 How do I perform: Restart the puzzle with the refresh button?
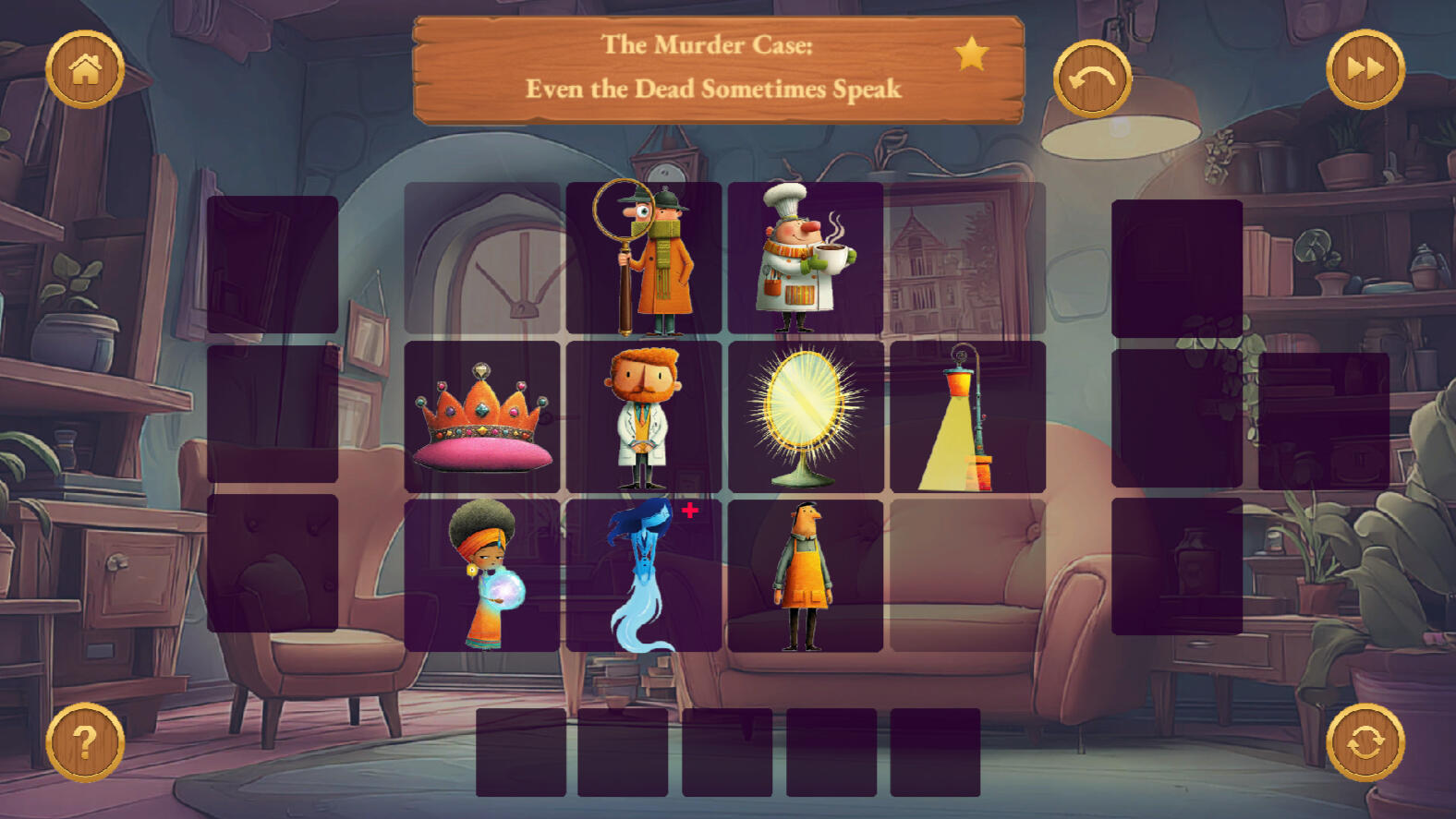pos(1365,742)
